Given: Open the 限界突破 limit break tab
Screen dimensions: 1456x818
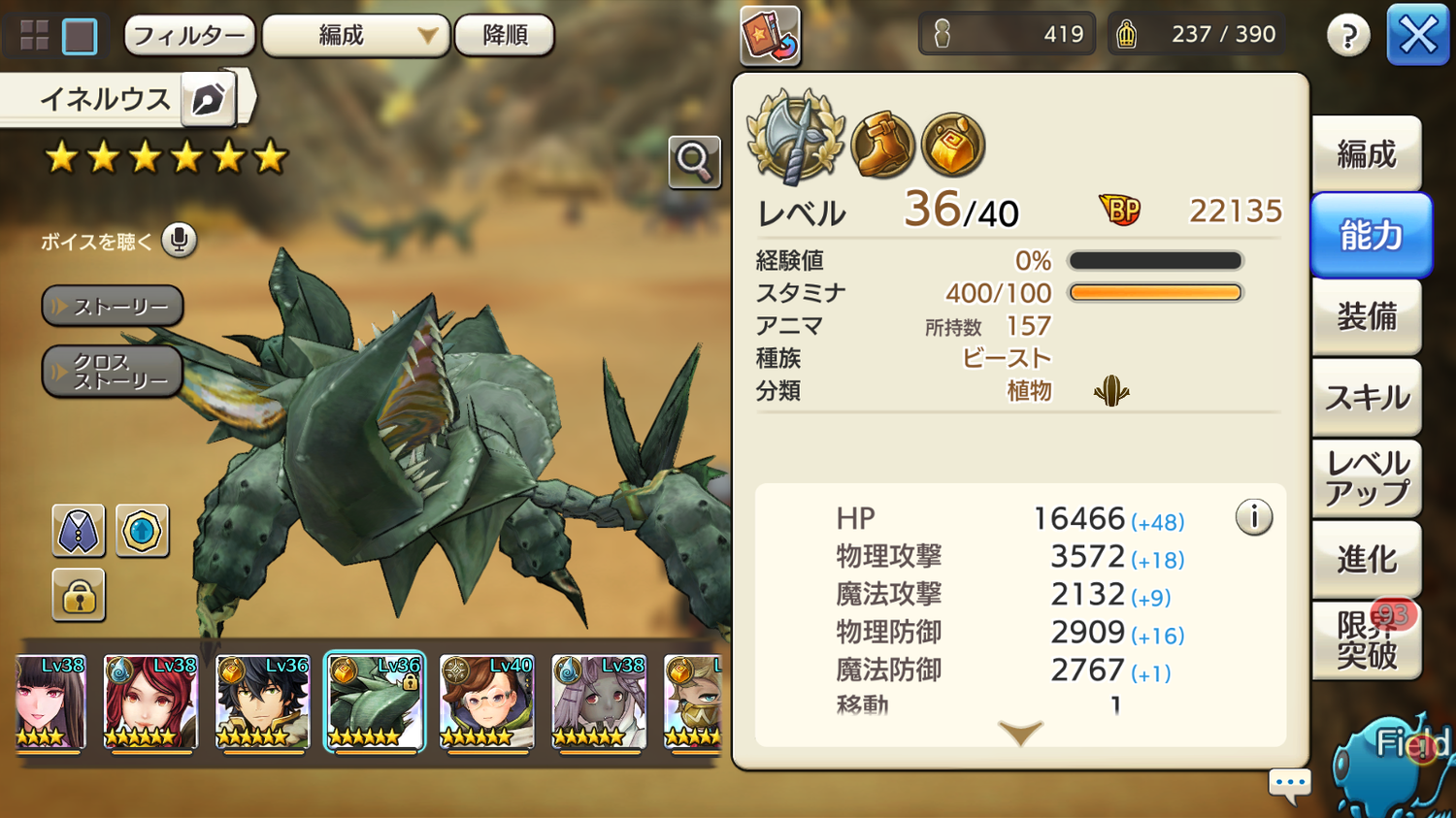Looking at the screenshot, I should click(x=1366, y=639).
